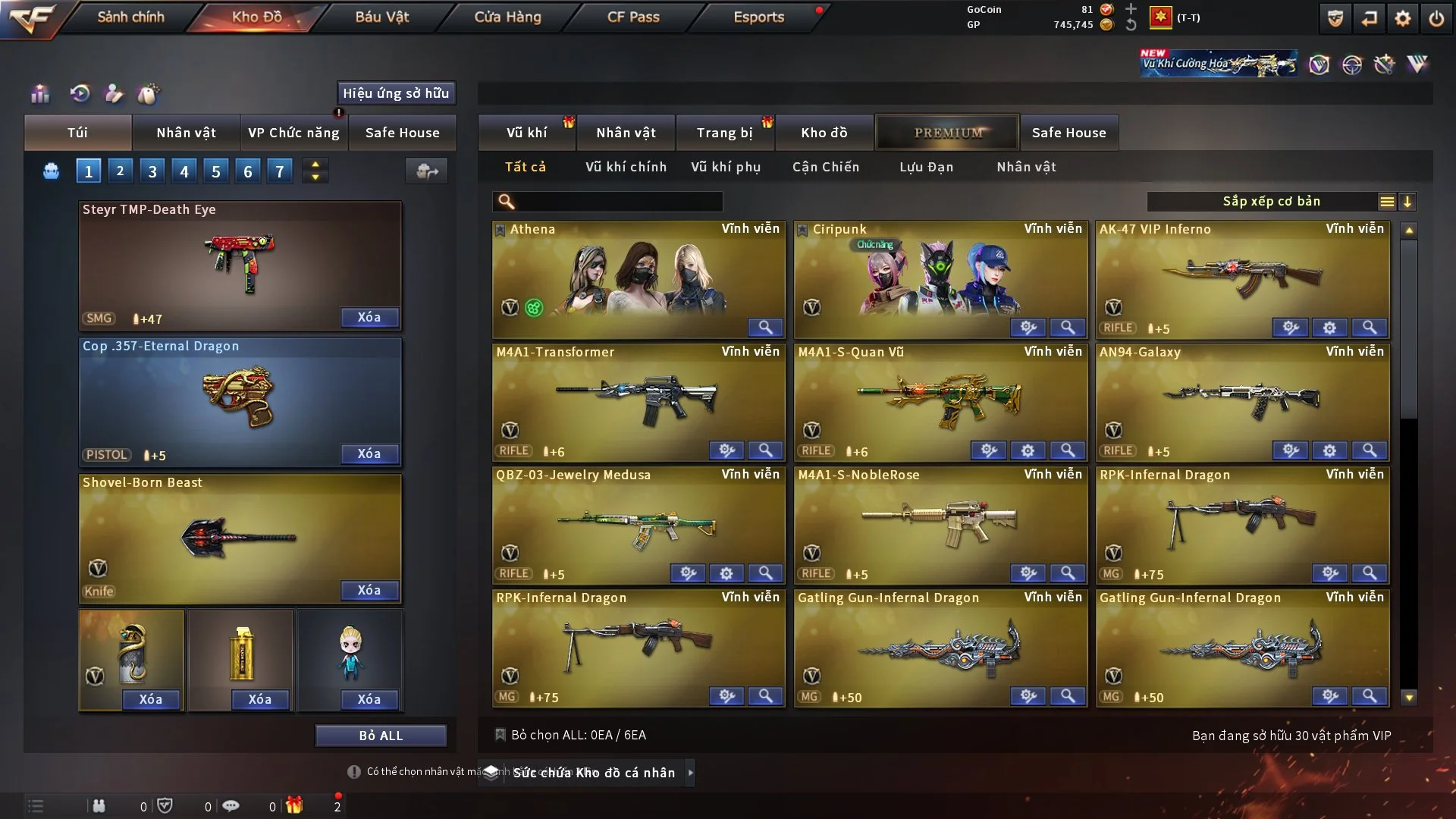The image size is (1456, 819).
Task: Click Bỏ ALL to unequip everything
Action: [x=381, y=736]
